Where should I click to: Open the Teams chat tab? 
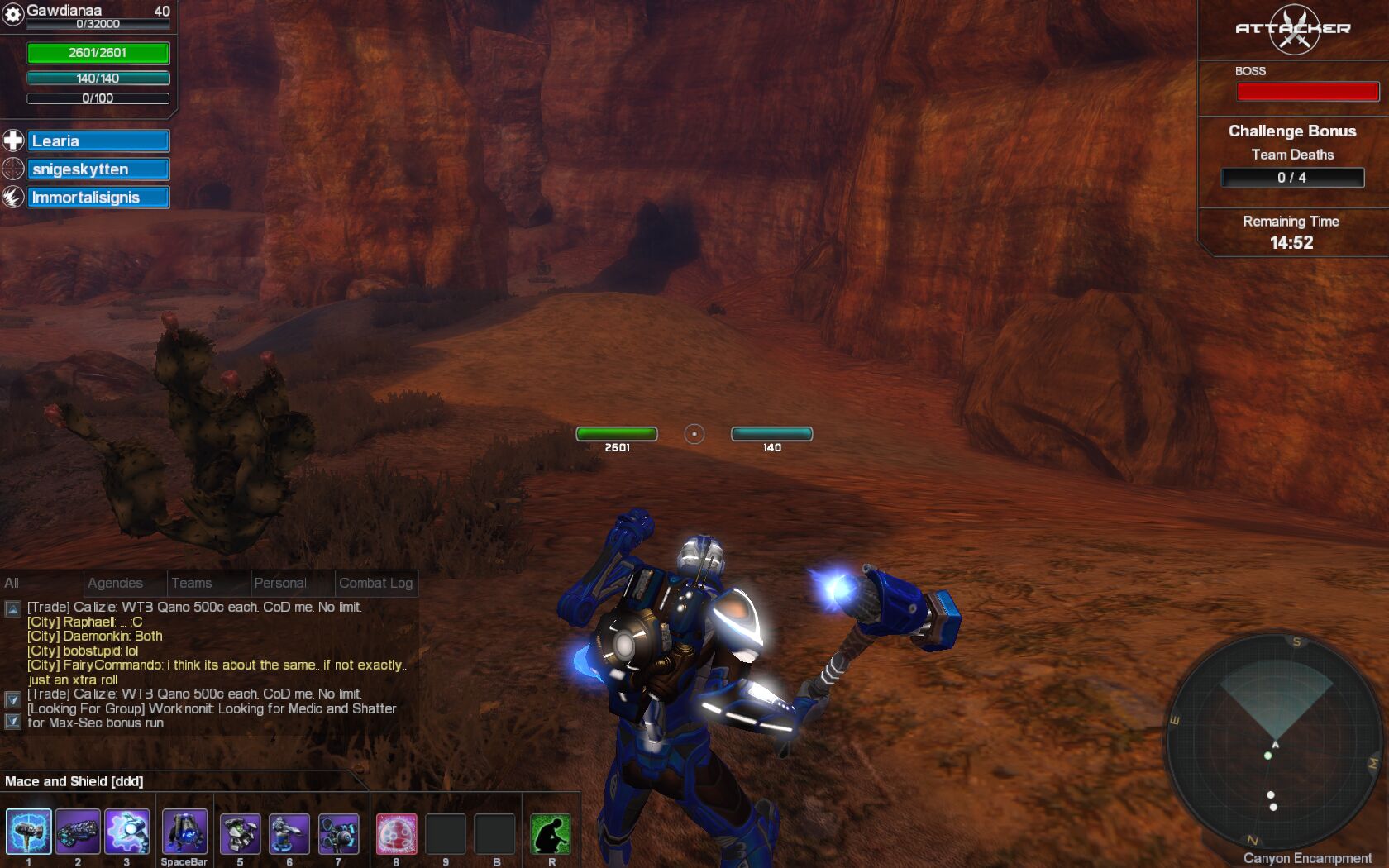[192, 583]
